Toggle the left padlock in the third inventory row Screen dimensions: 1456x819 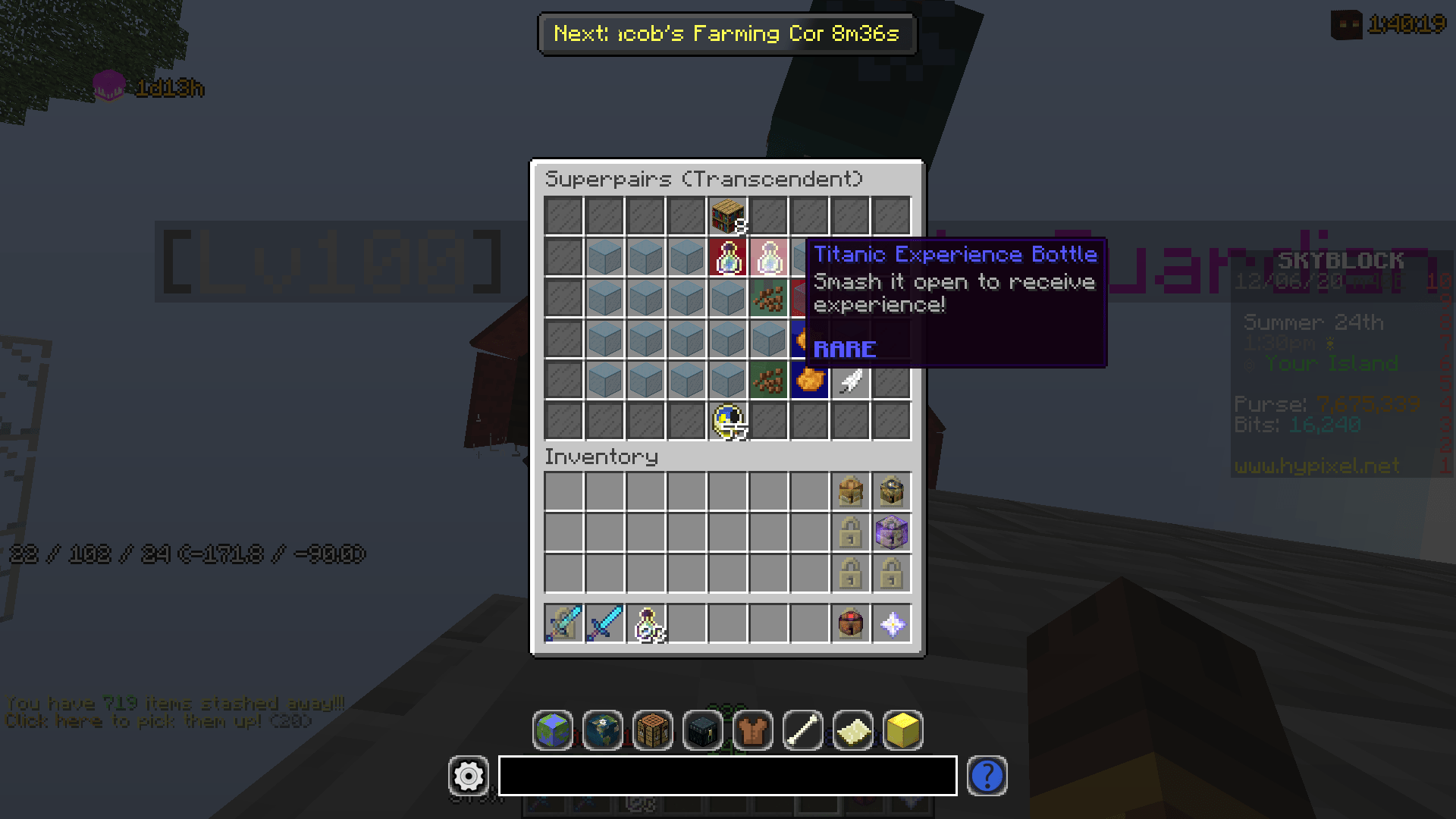tap(851, 573)
